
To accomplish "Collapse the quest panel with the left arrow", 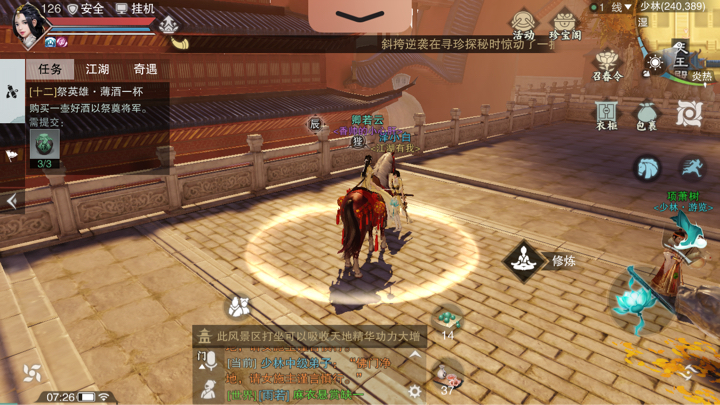I will coord(12,201).
